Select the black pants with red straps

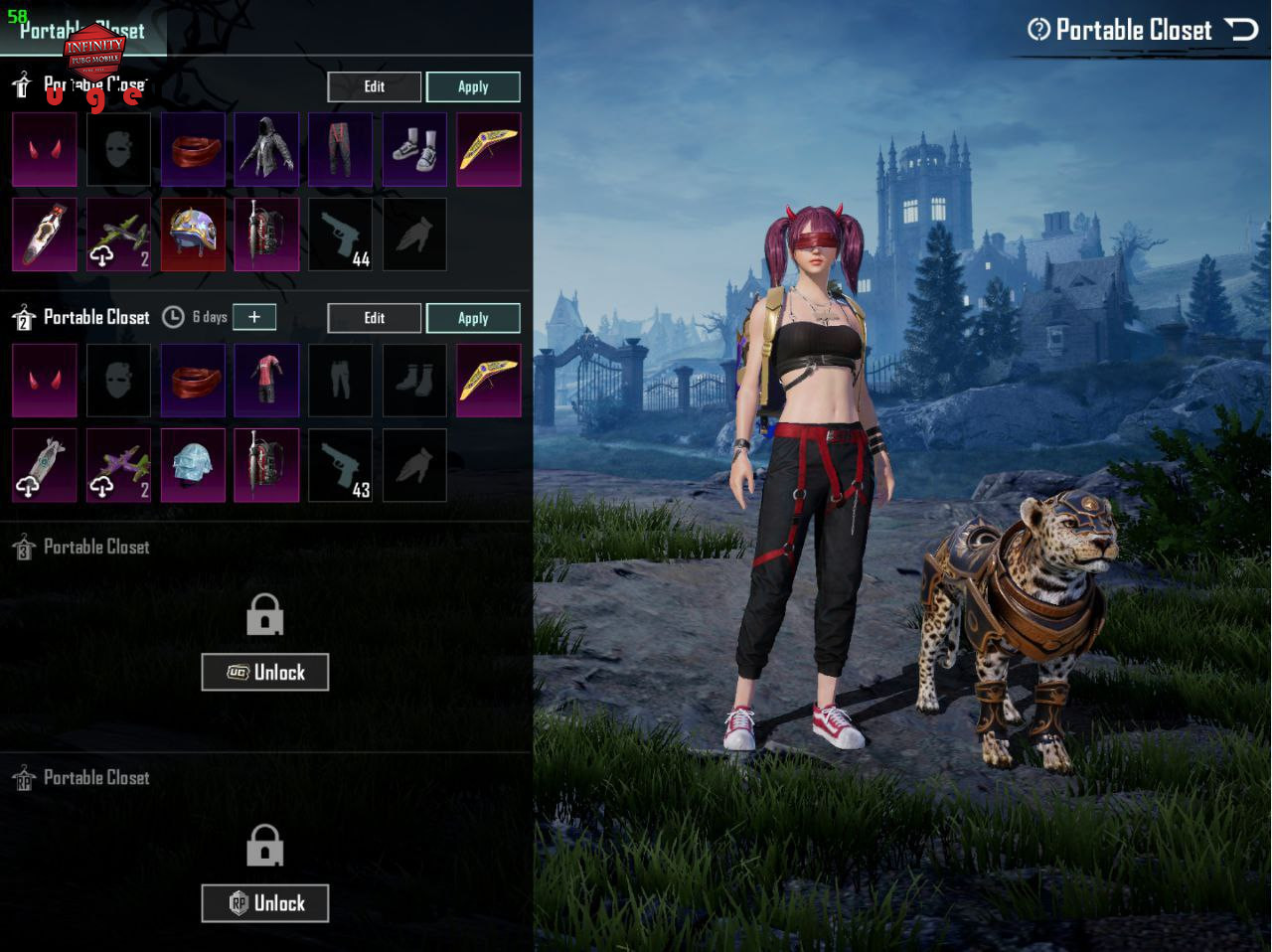[x=340, y=150]
